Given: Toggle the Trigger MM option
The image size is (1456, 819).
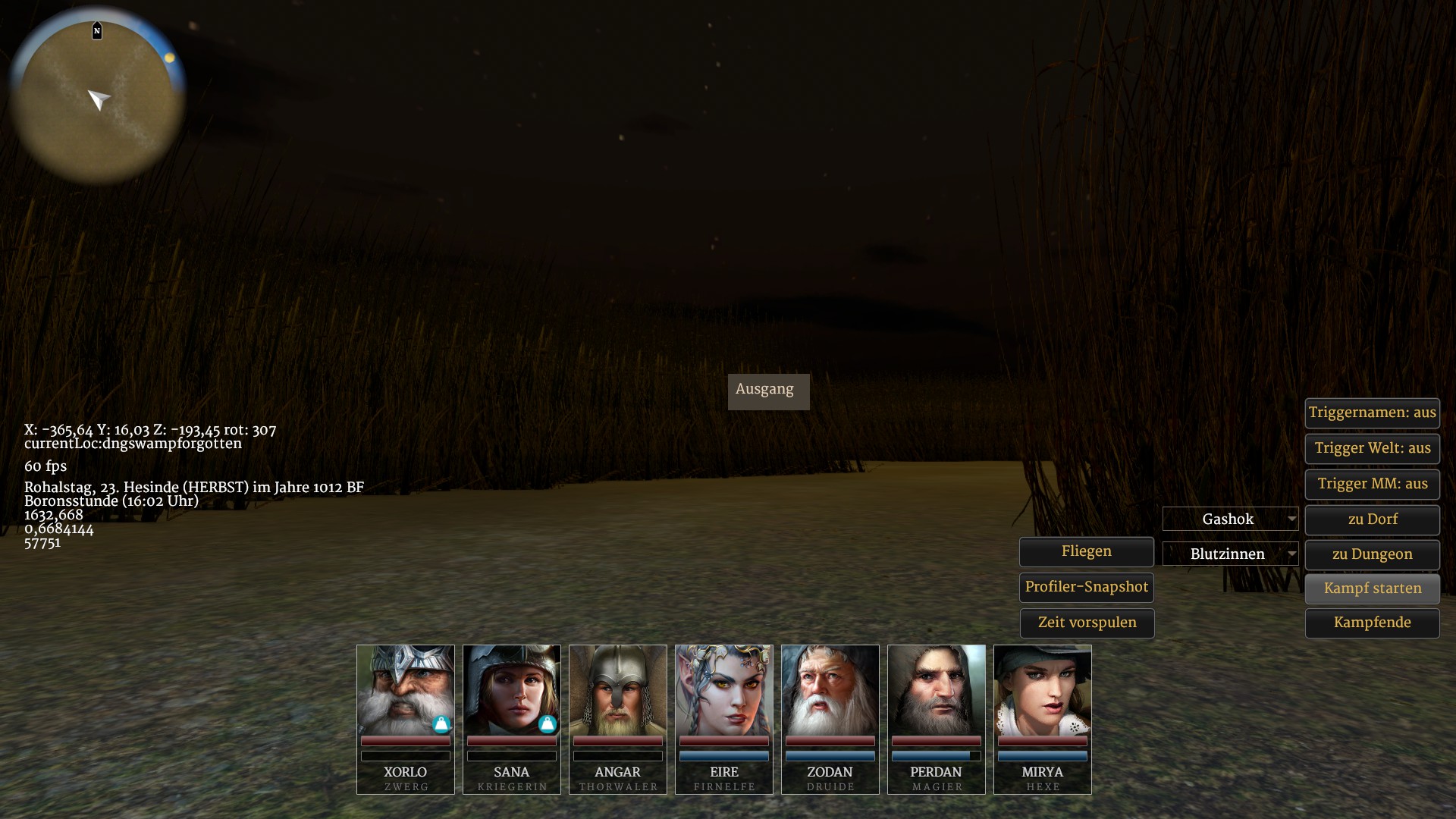Looking at the screenshot, I should point(1372,485).
